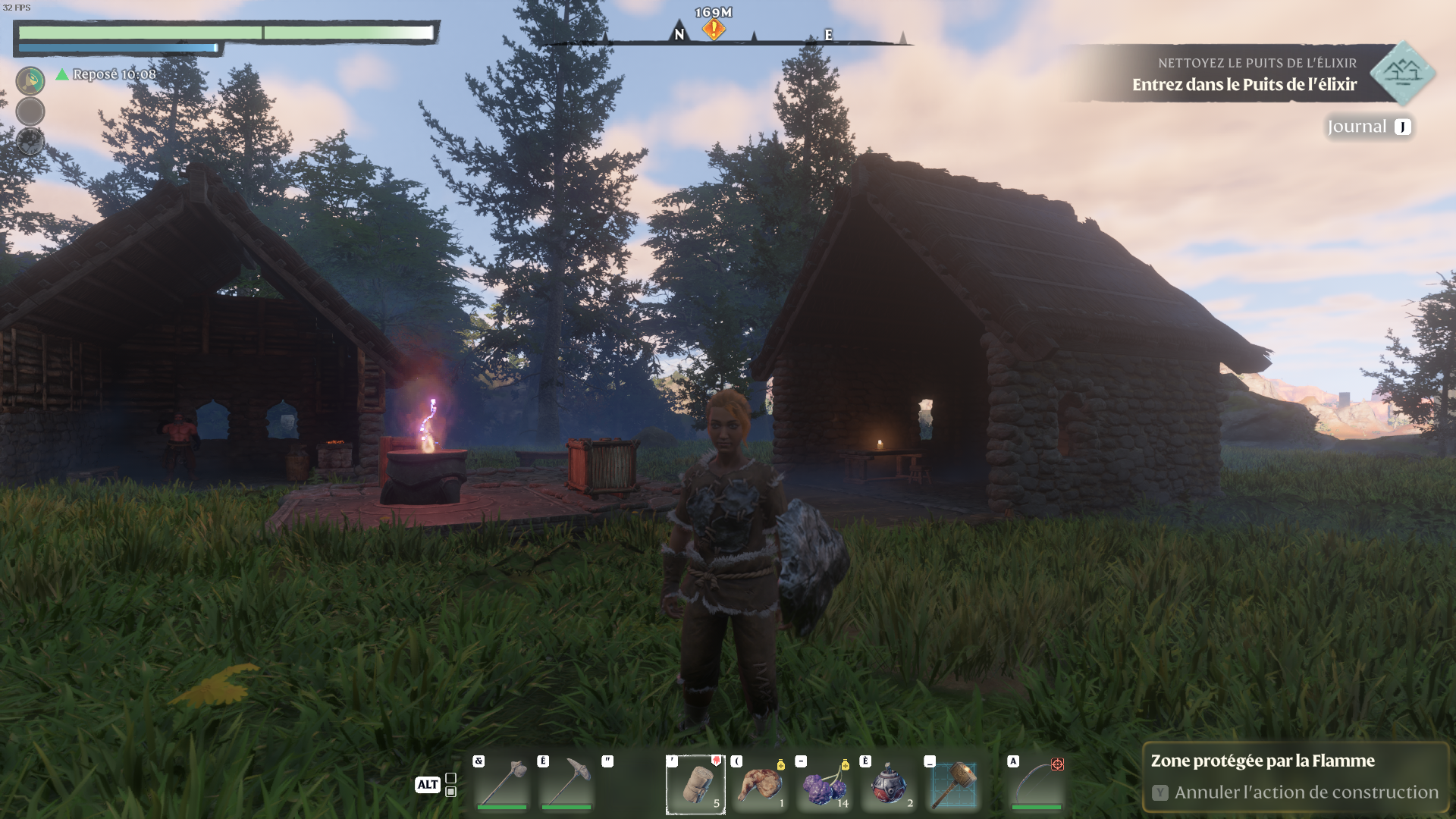Select the stone axe hotbar slot

click(x=501, y=784)
